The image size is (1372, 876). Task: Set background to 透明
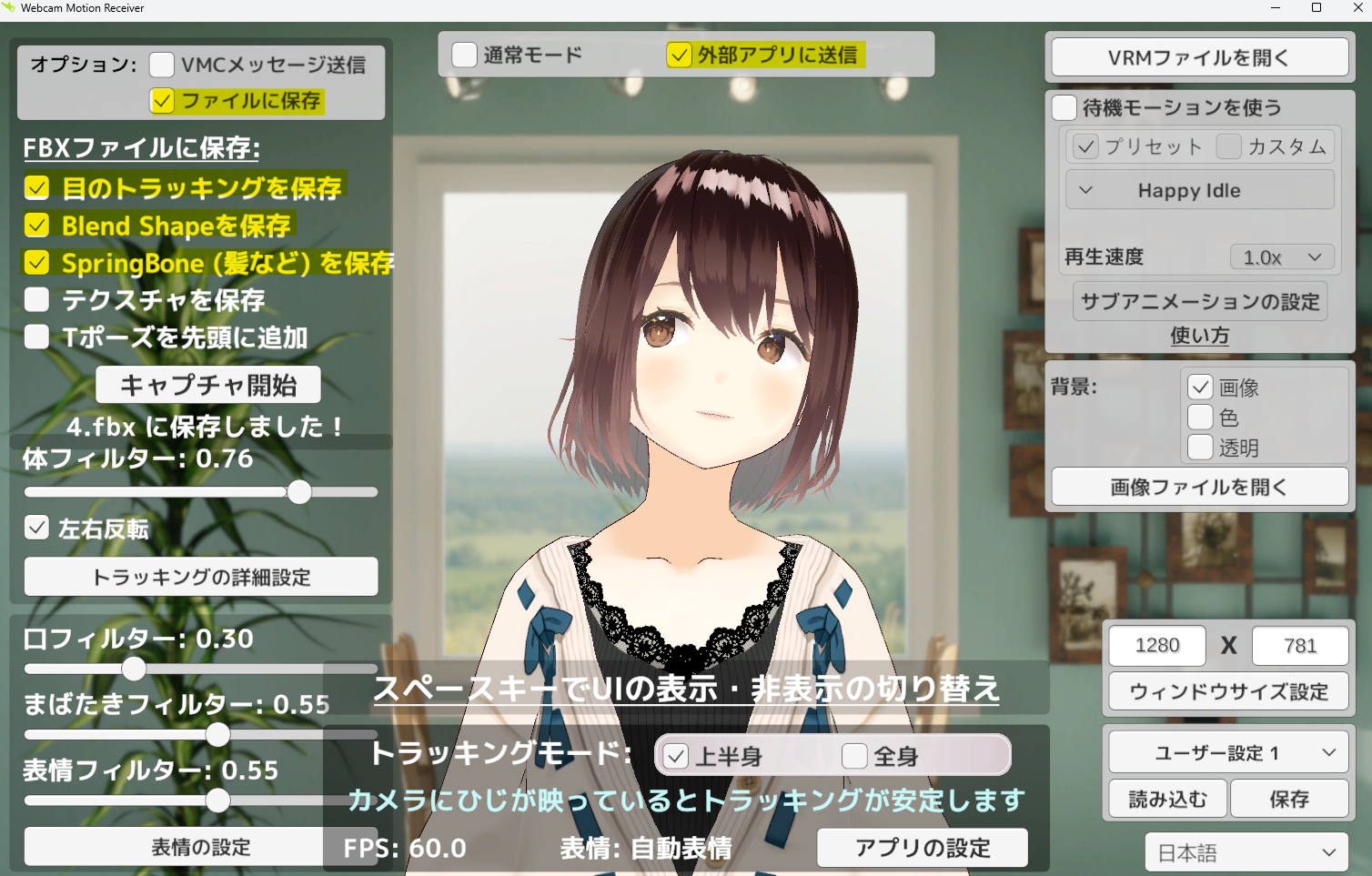click(x=1201, y=448)
